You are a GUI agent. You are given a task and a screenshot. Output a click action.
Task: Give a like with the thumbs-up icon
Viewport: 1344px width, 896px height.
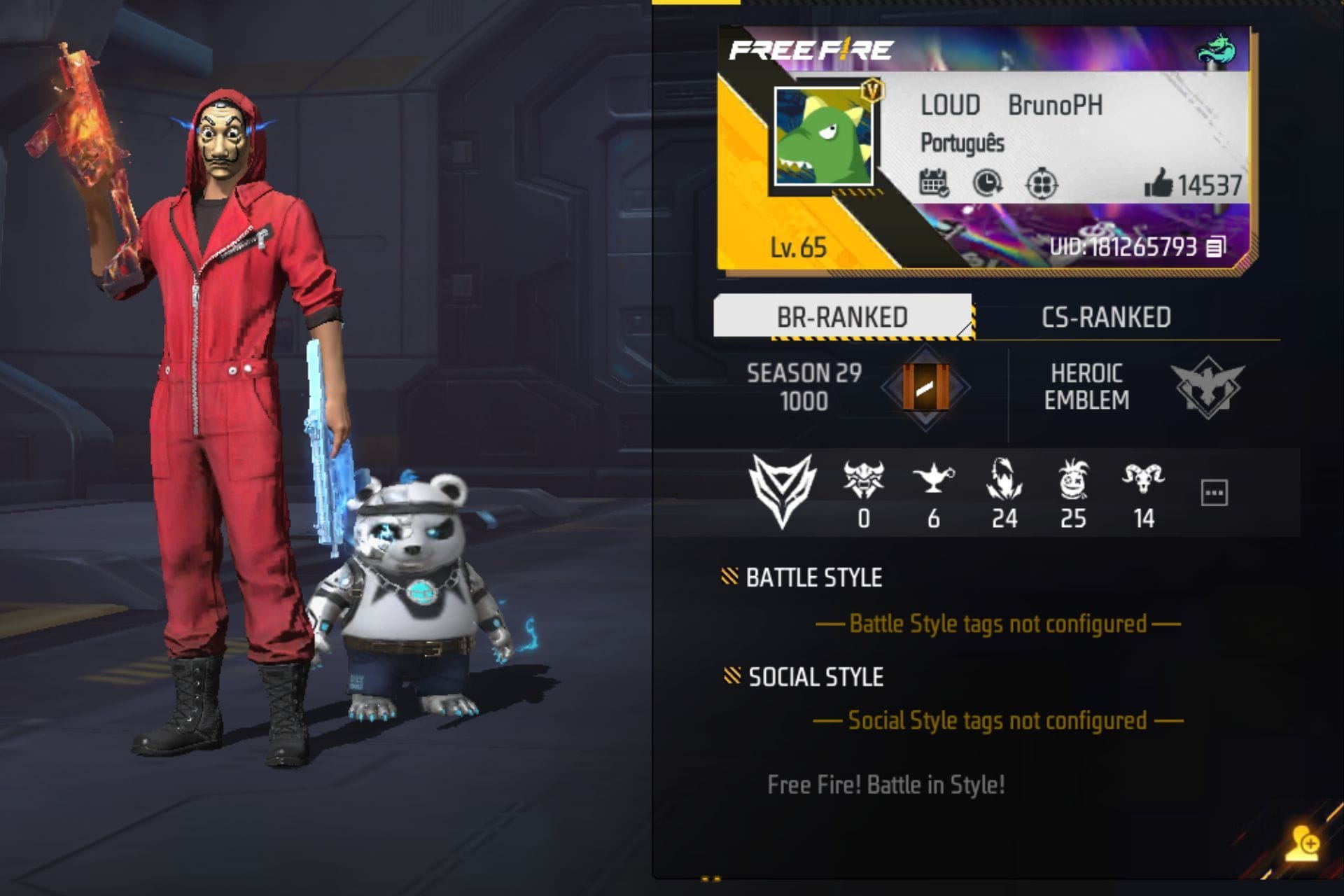coord(1158,183)
